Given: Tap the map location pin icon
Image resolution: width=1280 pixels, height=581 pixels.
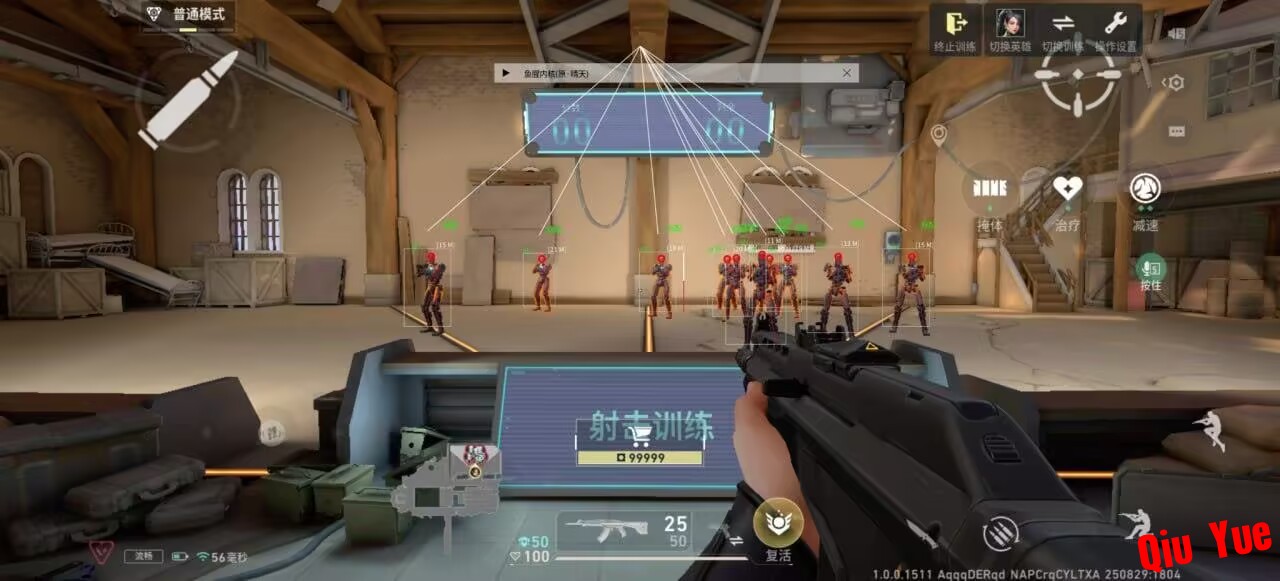Looking at the screenshot, I should pos(938,134).
